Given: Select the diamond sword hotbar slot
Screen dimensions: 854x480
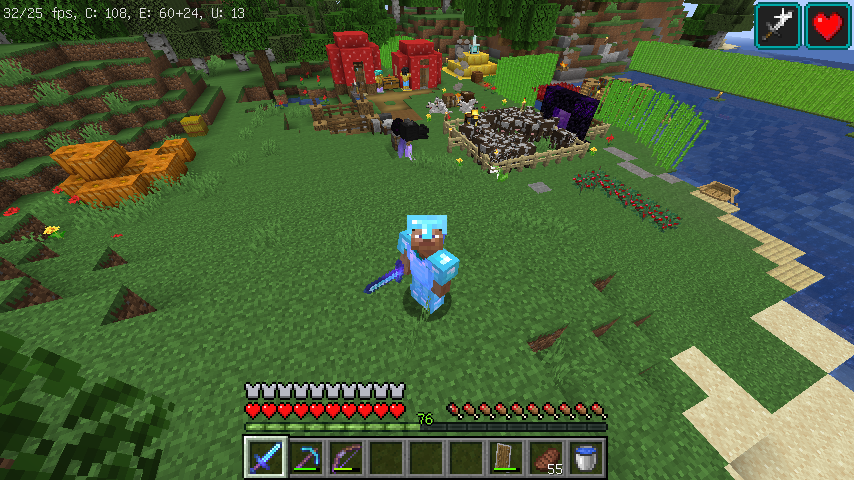Looking at the screenshot, I should (266, 458).
